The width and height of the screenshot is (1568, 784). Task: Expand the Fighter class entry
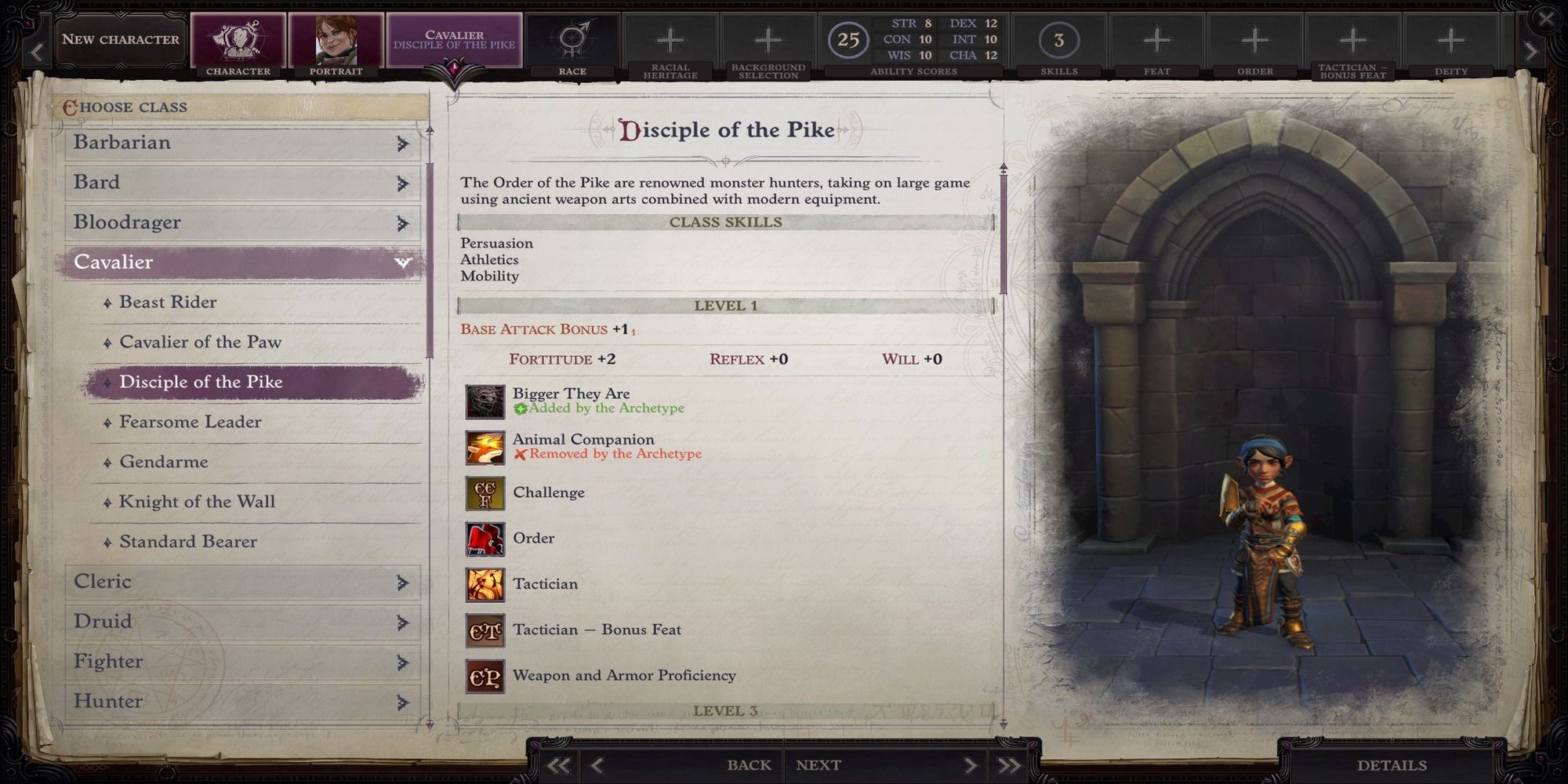tap(400, 662)
